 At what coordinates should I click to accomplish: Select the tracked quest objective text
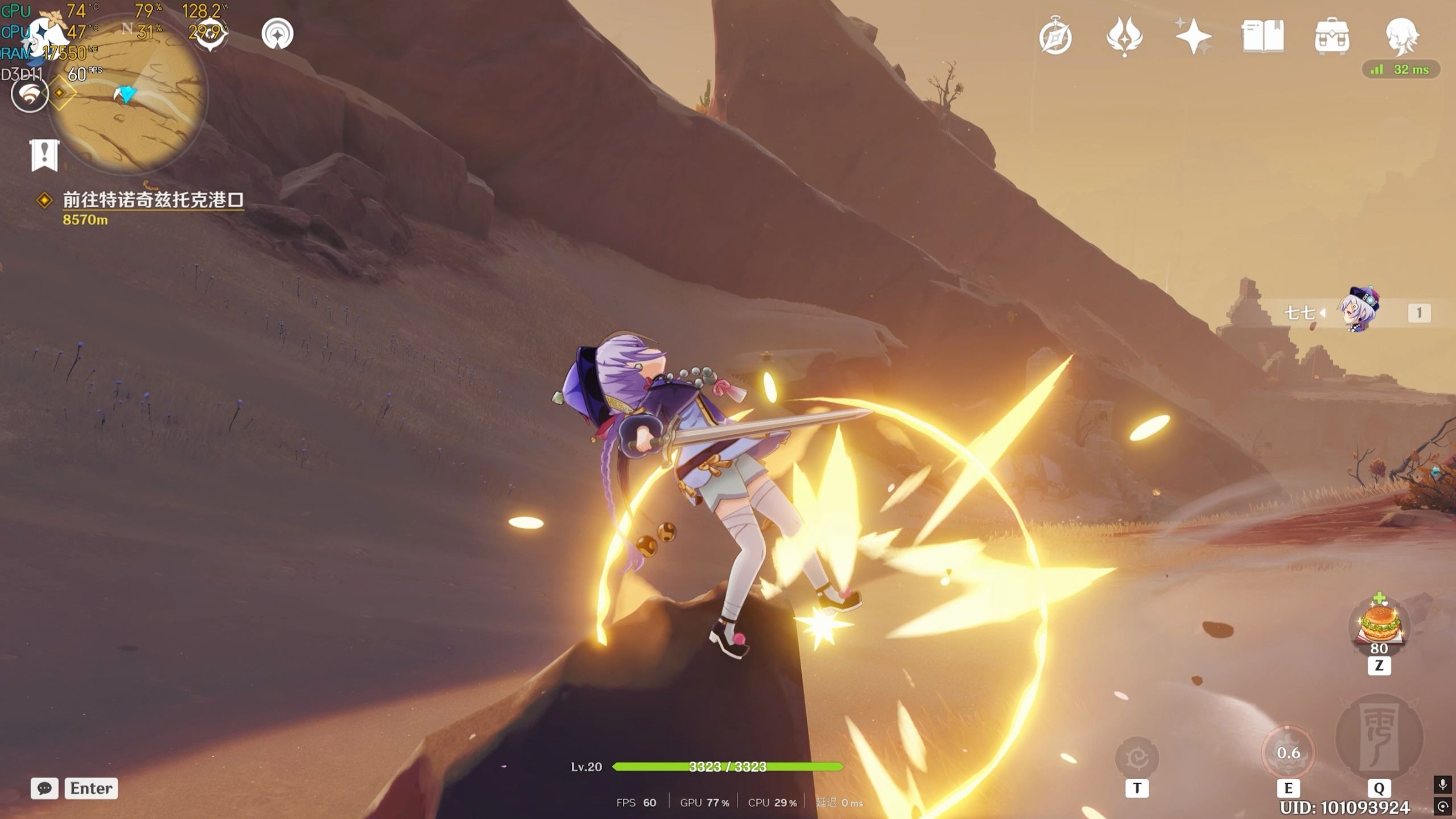[x=152, y=200]
